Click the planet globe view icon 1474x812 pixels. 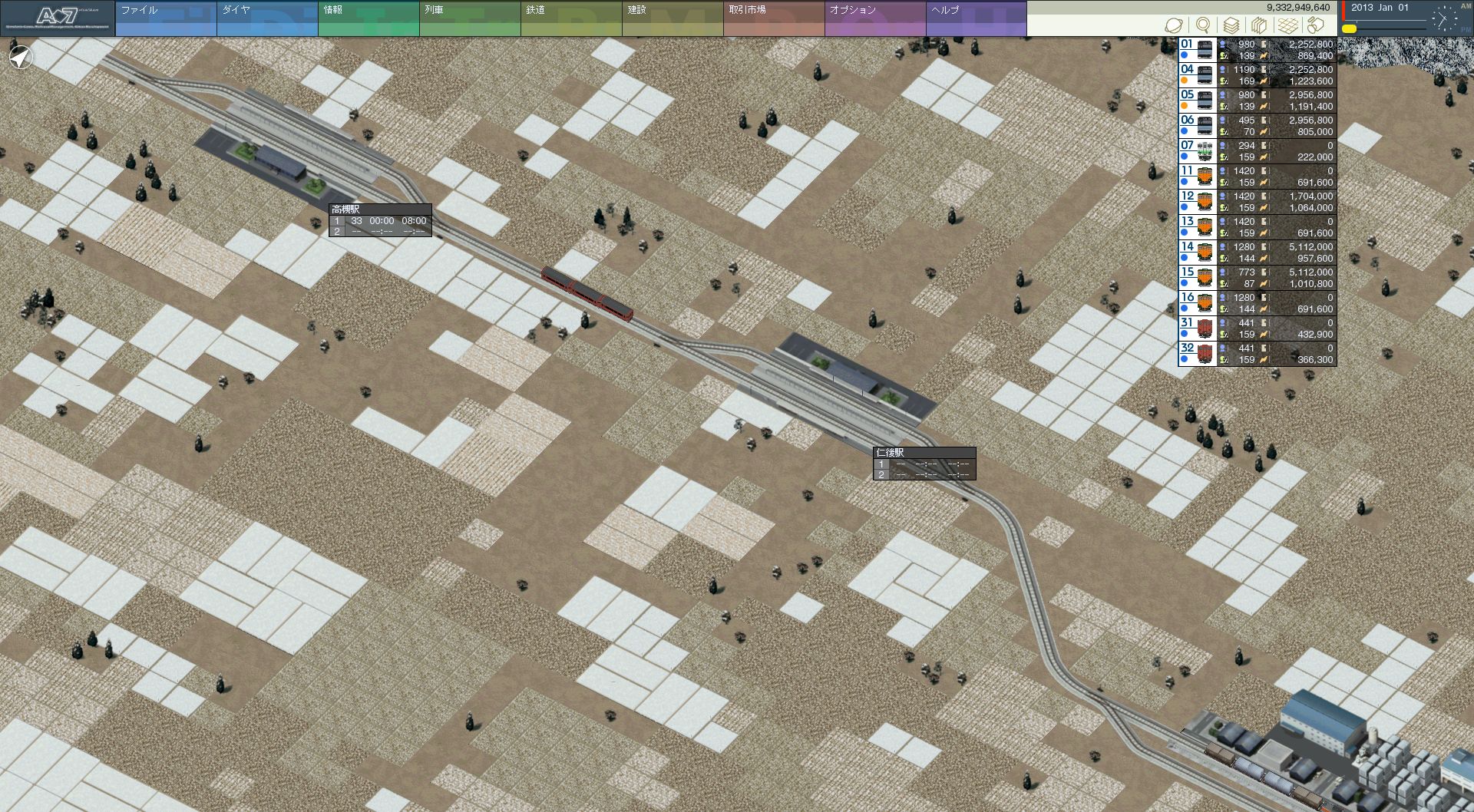[x=1173, y=25]
